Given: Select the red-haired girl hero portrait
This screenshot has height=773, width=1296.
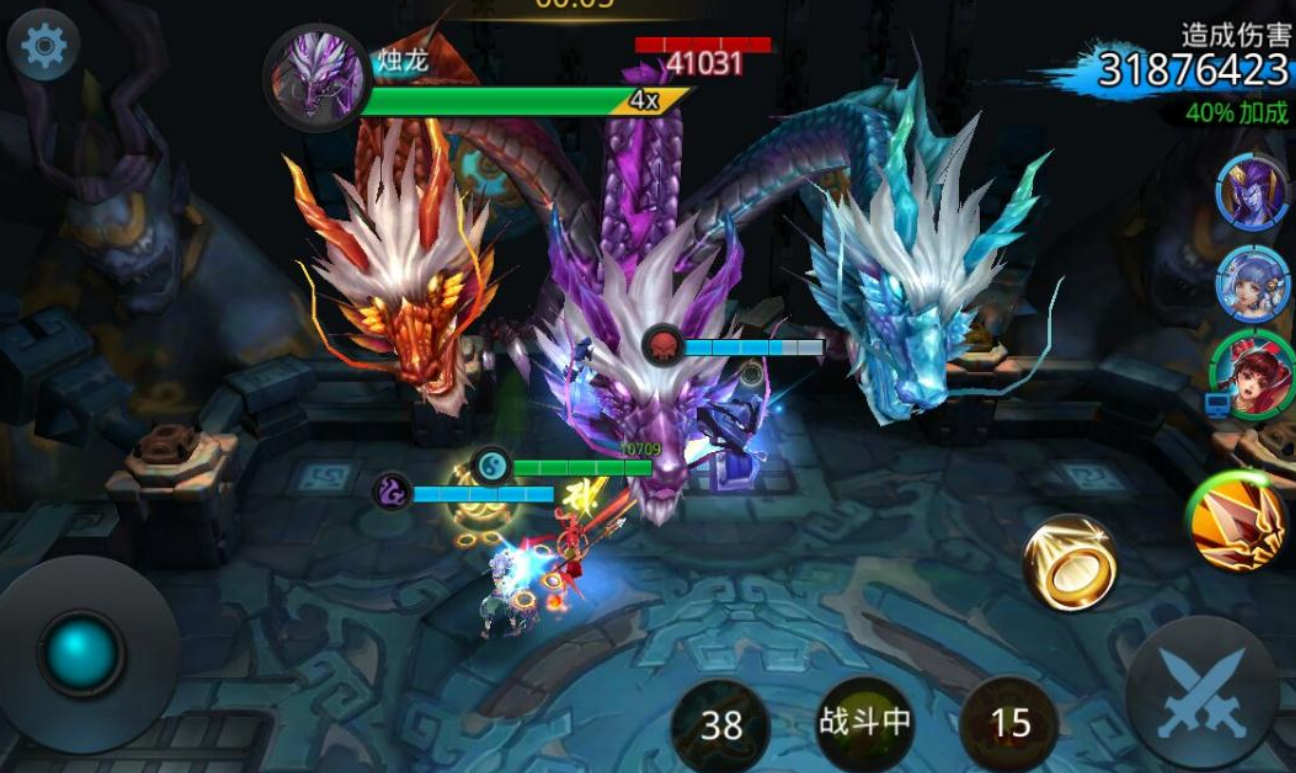Looking at the screenshot, I should tap(1254, 375).
